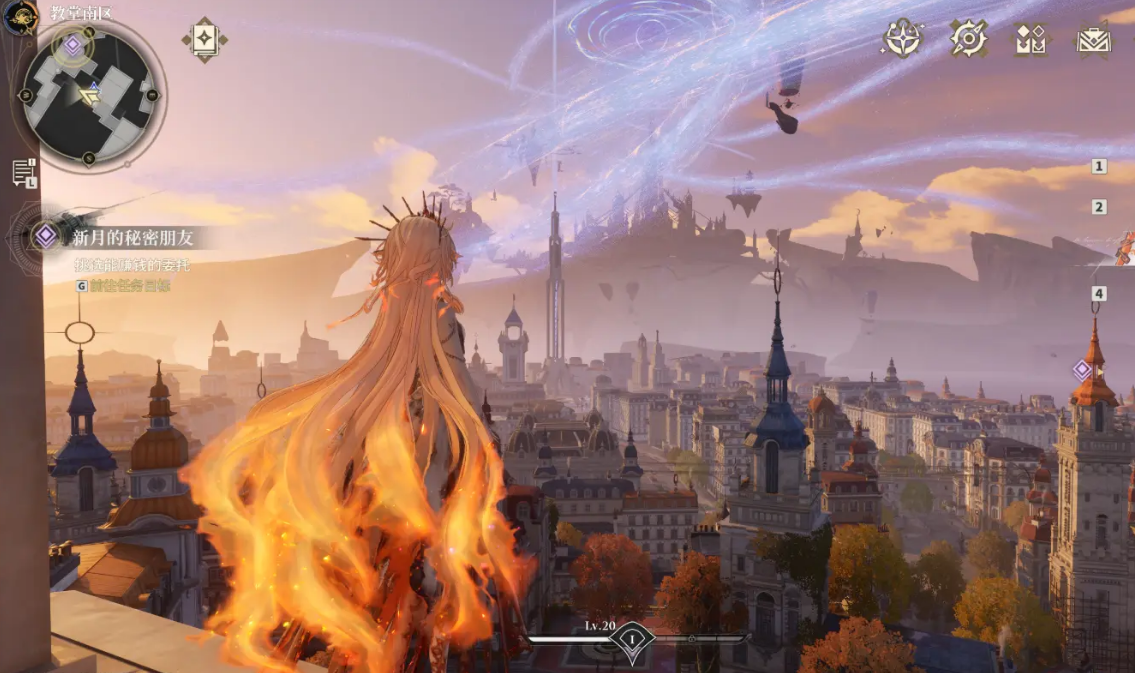This screenshot has height=673, width=1135.
Task: Open the circular minimap
Action: point(89,95)
